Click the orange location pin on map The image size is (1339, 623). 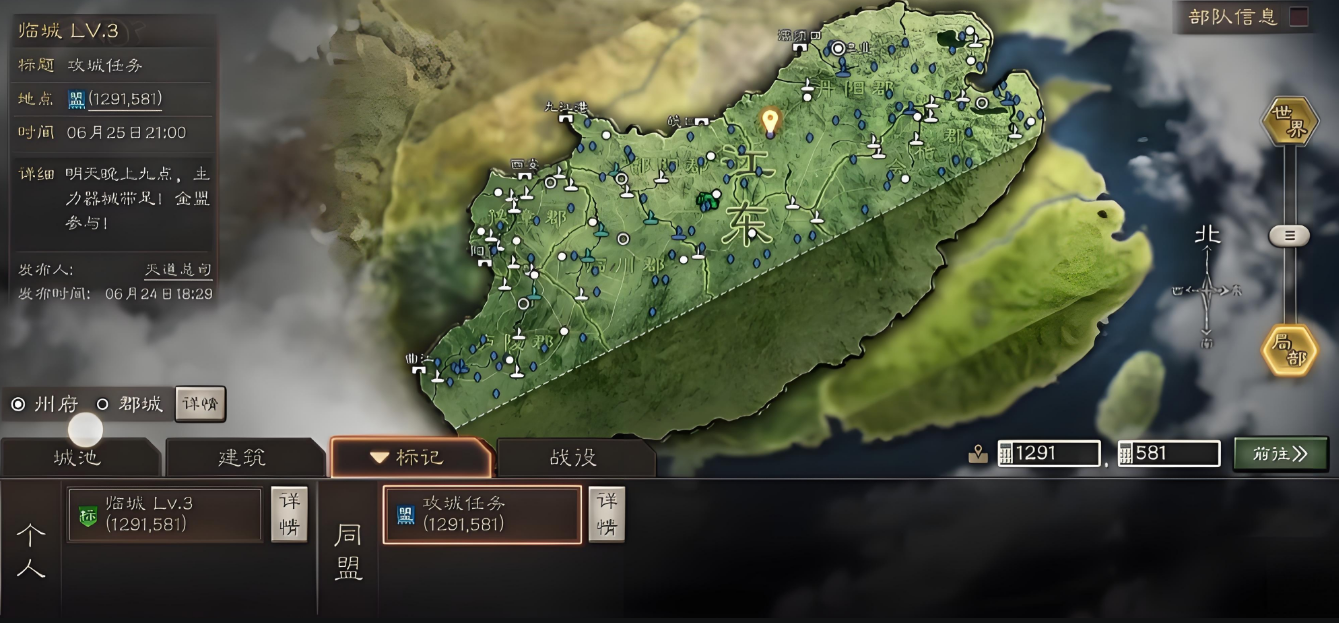(769, 122)
